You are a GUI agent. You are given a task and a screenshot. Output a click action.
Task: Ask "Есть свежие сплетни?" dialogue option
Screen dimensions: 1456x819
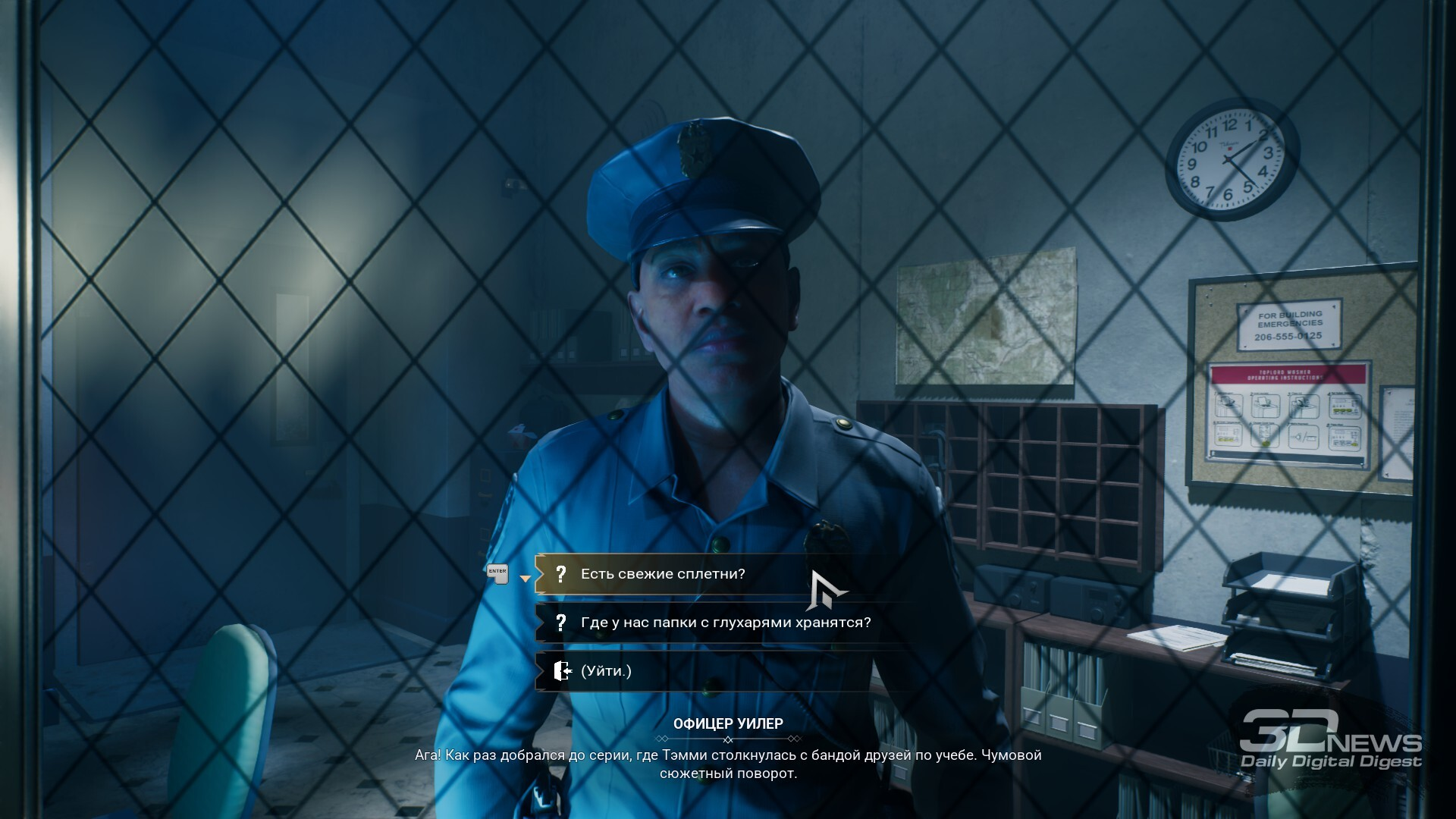[x=663, y=574]
